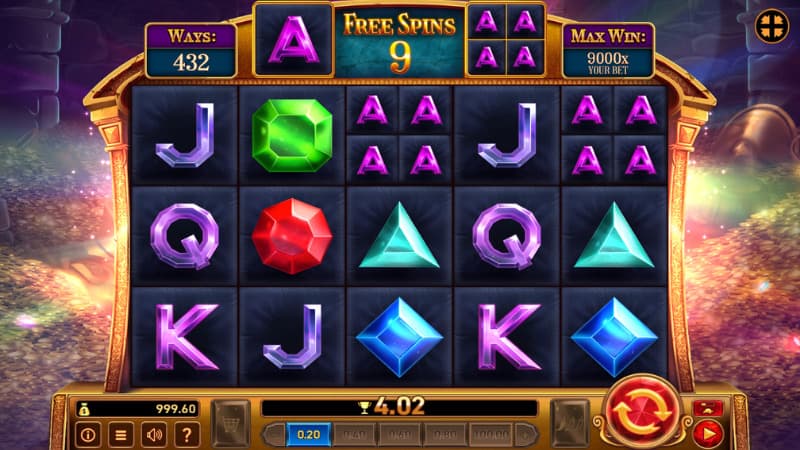The image size is (800, 450).
Task: Toggle the sound speaker button
Action: [153, 435]
